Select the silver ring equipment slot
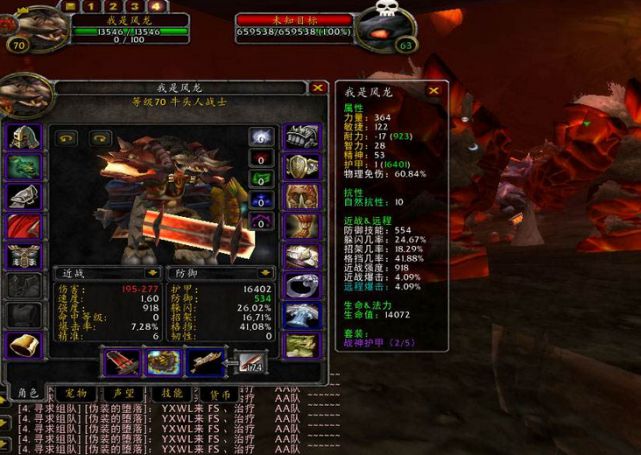 tap(300, 285)
